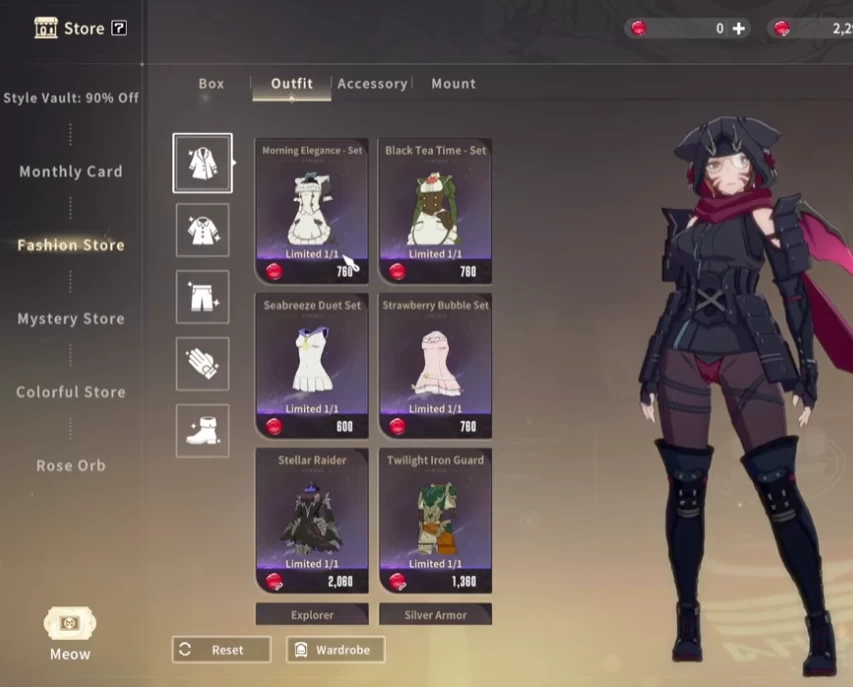Switch to the Accessory tab
853x687 pixels.
tap(372, 84)
